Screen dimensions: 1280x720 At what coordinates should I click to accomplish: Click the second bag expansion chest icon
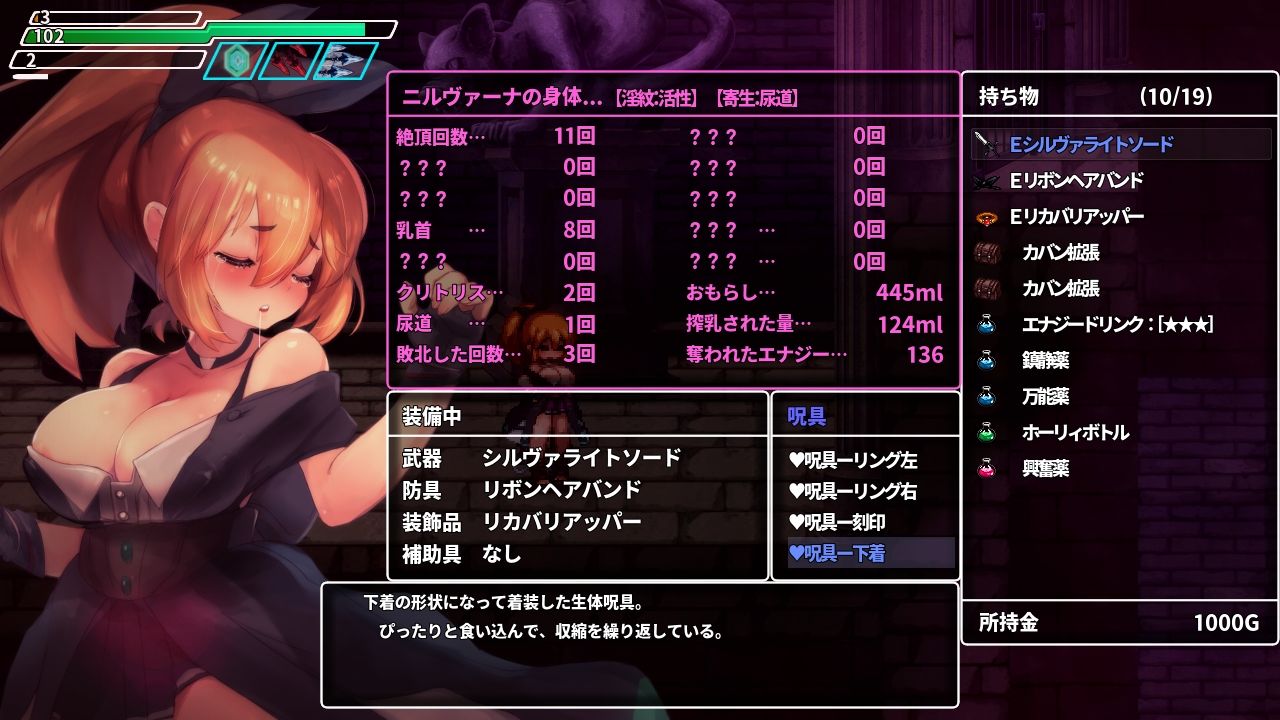point(988,289)
